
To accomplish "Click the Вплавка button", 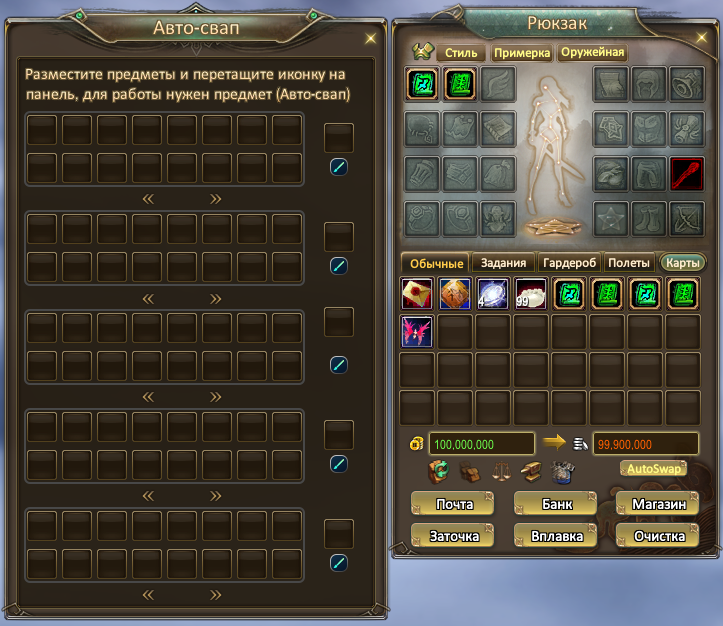I will point(557,536).
